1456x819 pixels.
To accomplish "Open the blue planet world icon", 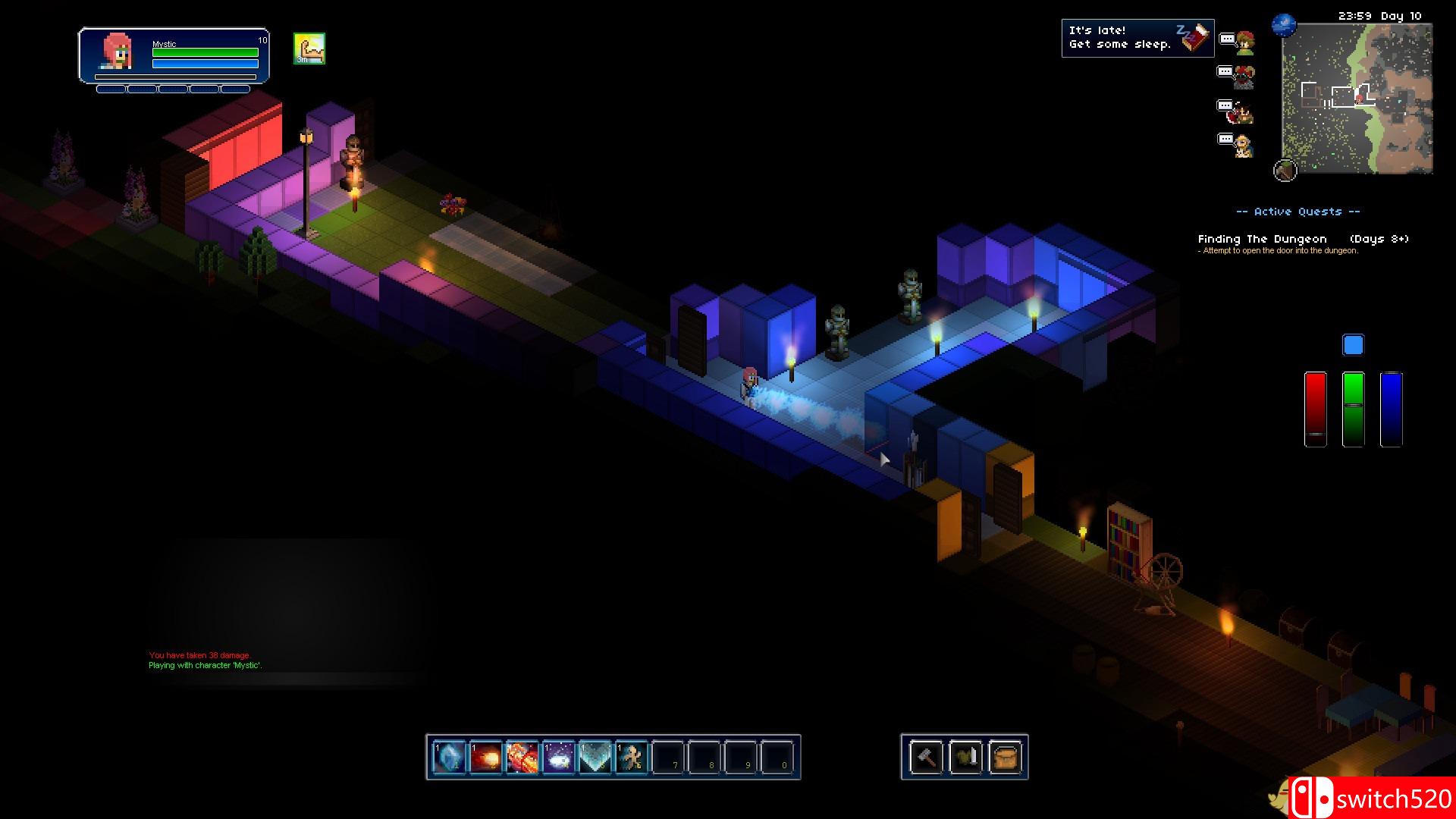I will tap(1284, 25).
